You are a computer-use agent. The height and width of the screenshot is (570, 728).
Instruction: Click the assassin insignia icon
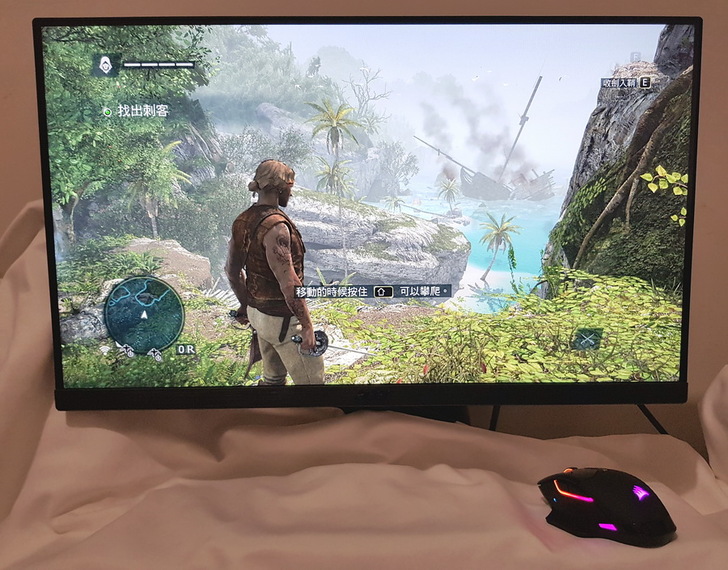104,66
